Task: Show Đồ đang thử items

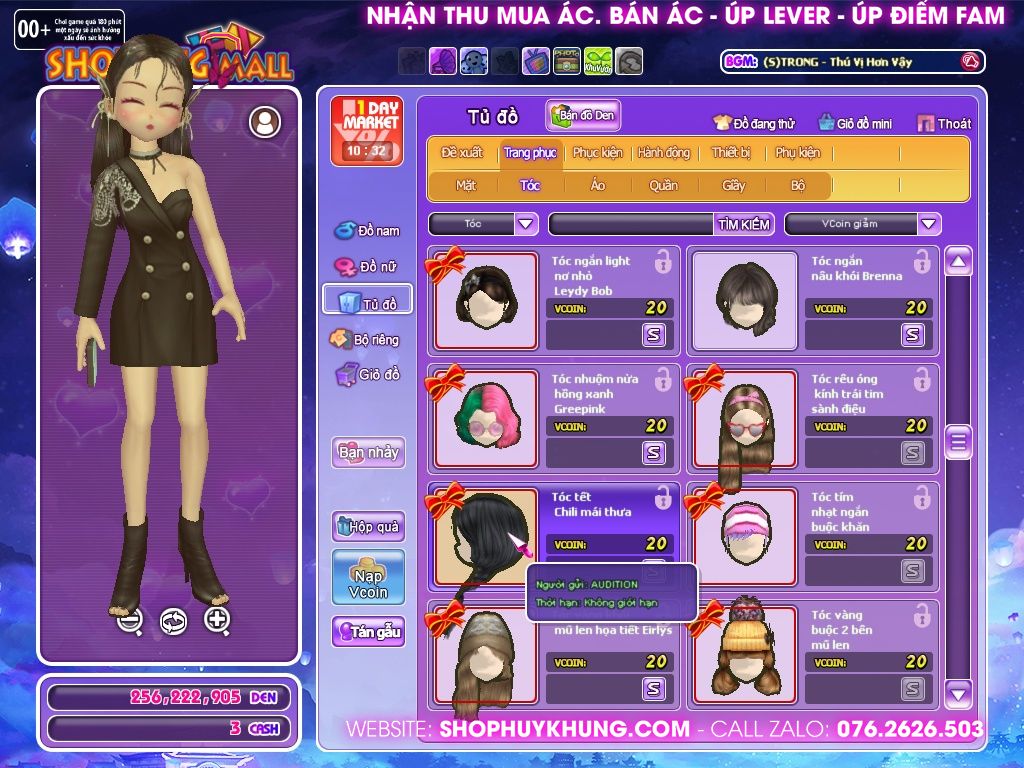Action: coord(754,123)
